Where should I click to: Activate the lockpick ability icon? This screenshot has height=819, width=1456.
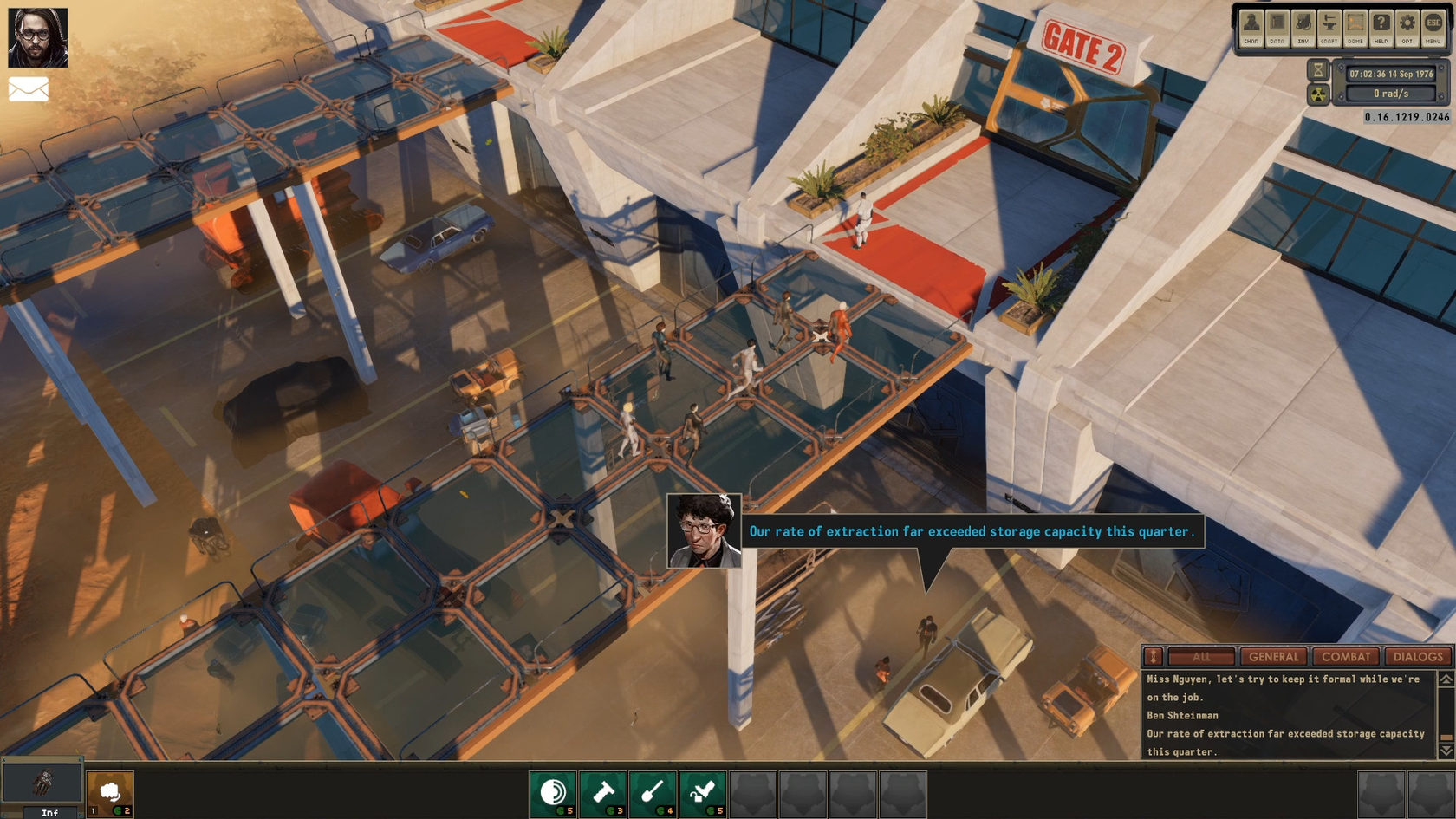click(x=703, y=793)
